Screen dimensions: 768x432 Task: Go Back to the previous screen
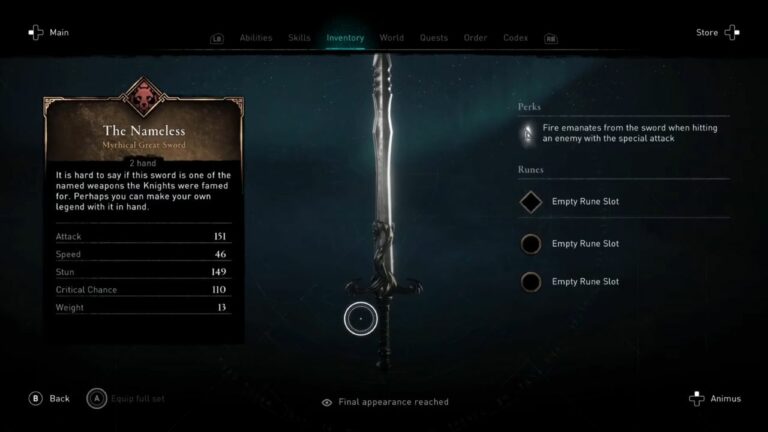pyautogui.click(x=49, y=398)
